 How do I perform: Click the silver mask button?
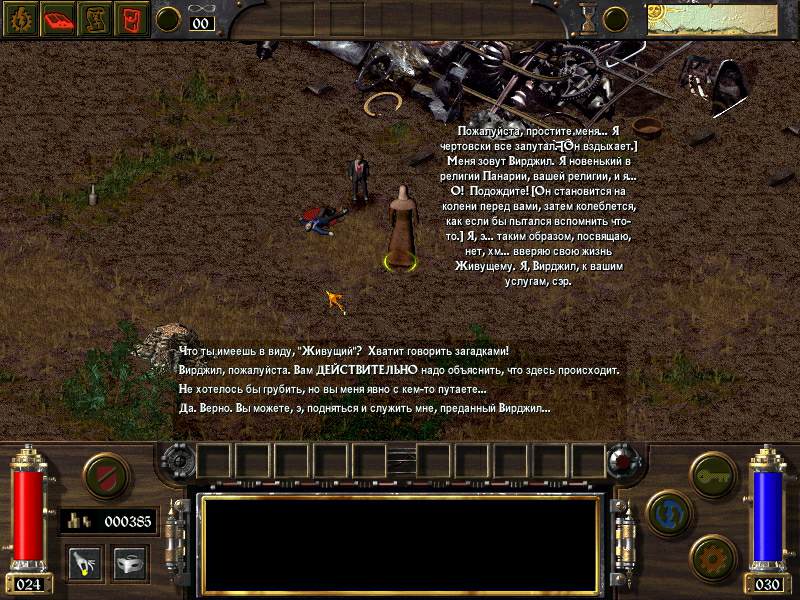[129, 562]
